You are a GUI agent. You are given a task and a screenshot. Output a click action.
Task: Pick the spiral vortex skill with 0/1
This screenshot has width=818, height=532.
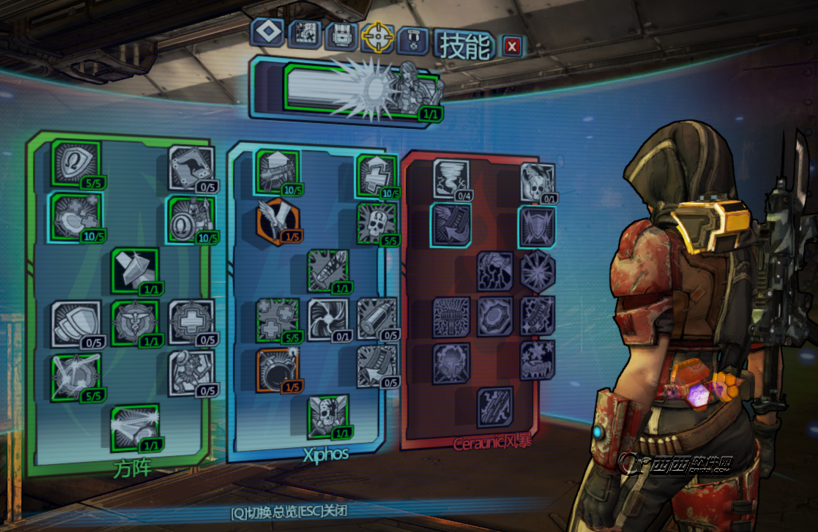[x=328, y=319]
